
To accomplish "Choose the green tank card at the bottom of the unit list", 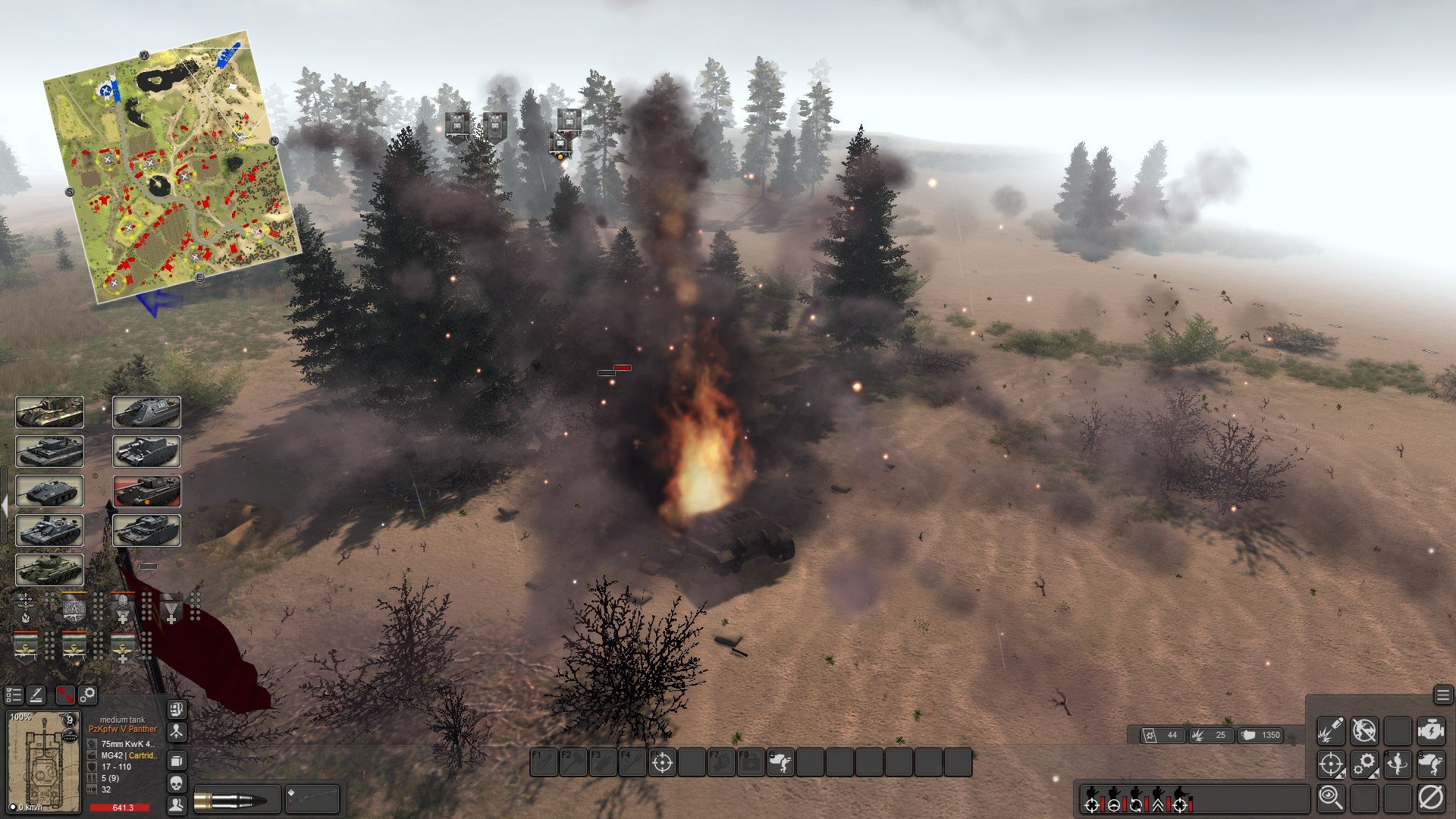I will [x=49, y=570].
